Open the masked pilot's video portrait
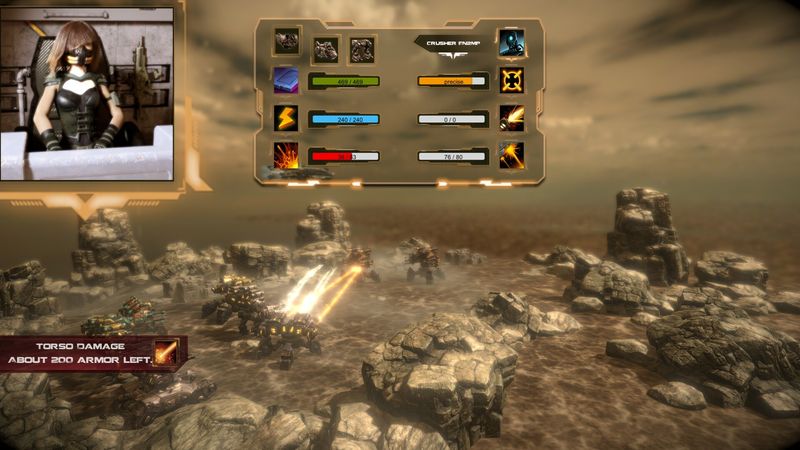Screen dimensions: 800x450 88,91
